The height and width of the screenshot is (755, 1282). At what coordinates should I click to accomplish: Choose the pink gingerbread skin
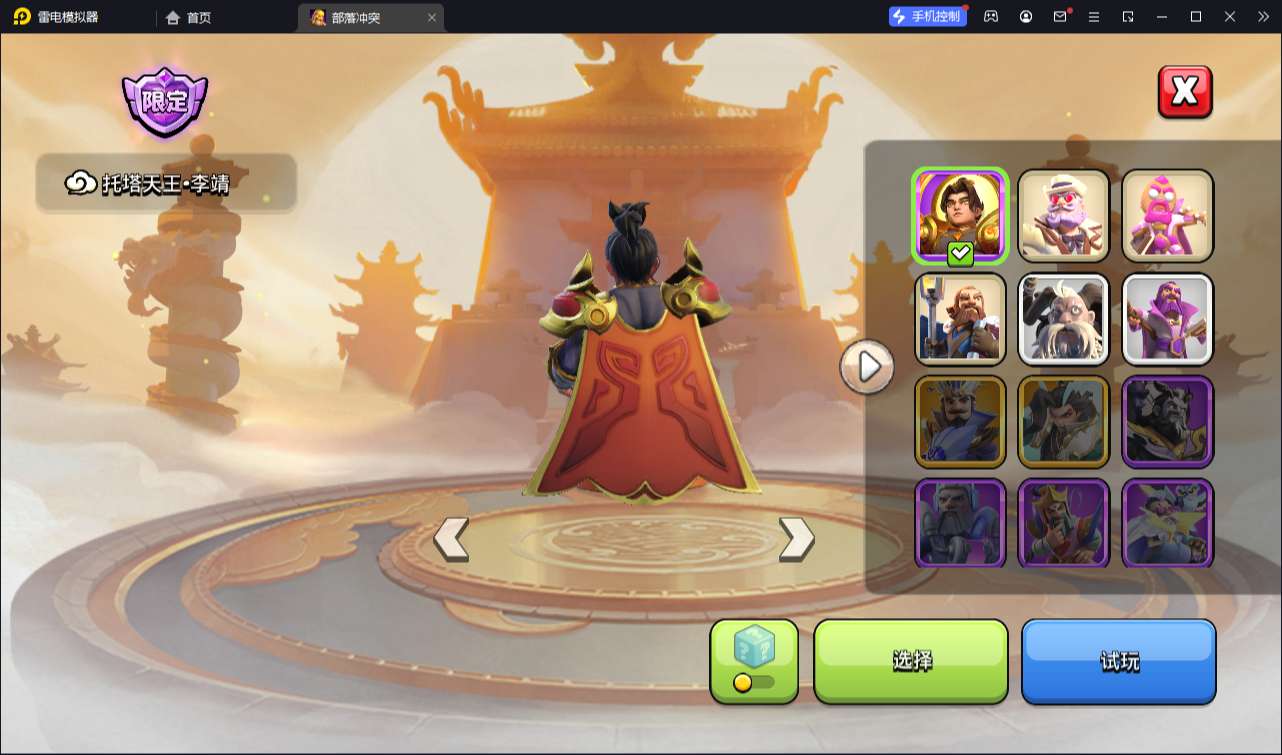1167,215
